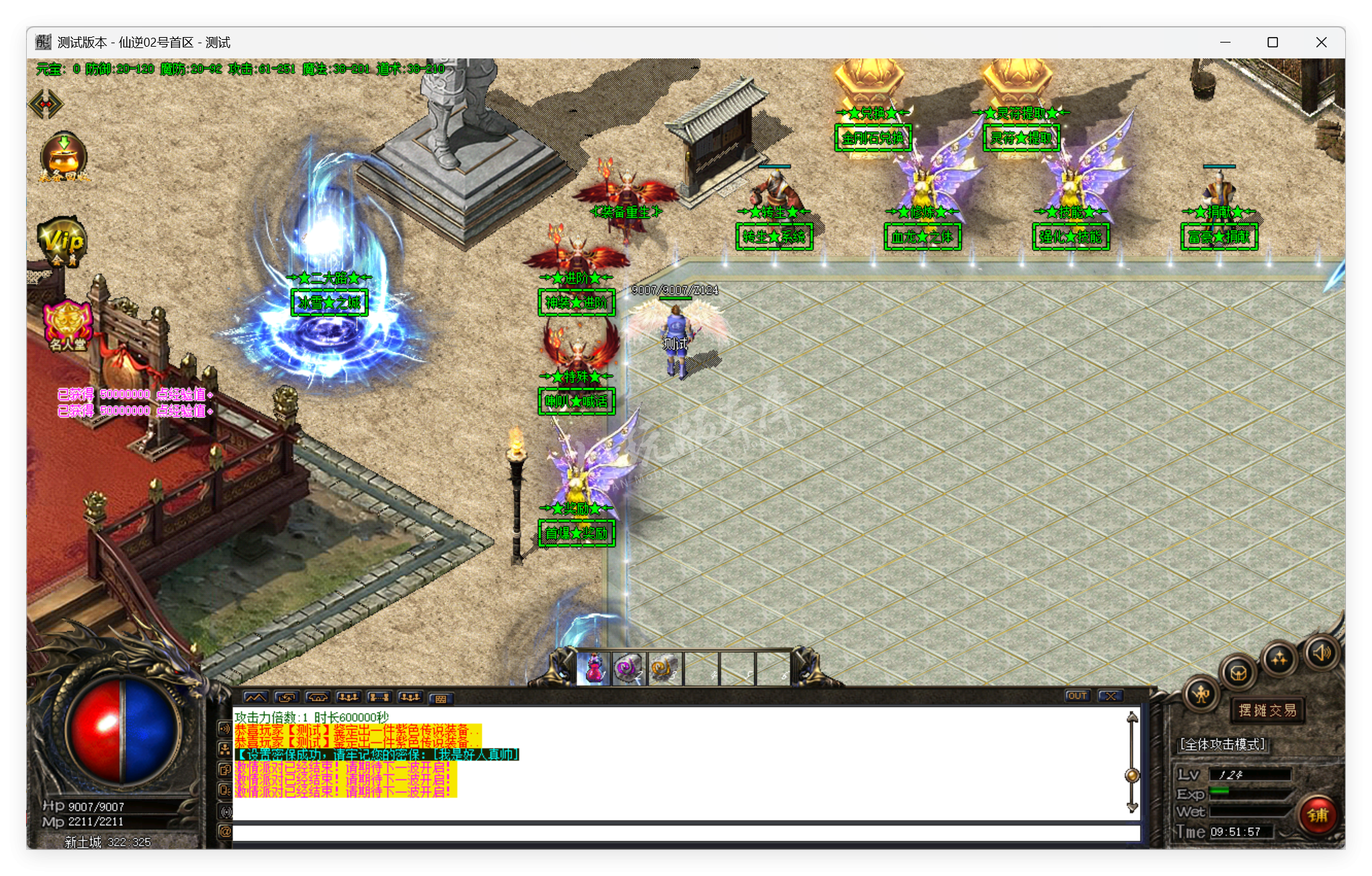Open the character figure round icon
This screenshot has width=1372, height=876.
(x=1201, y=694)
